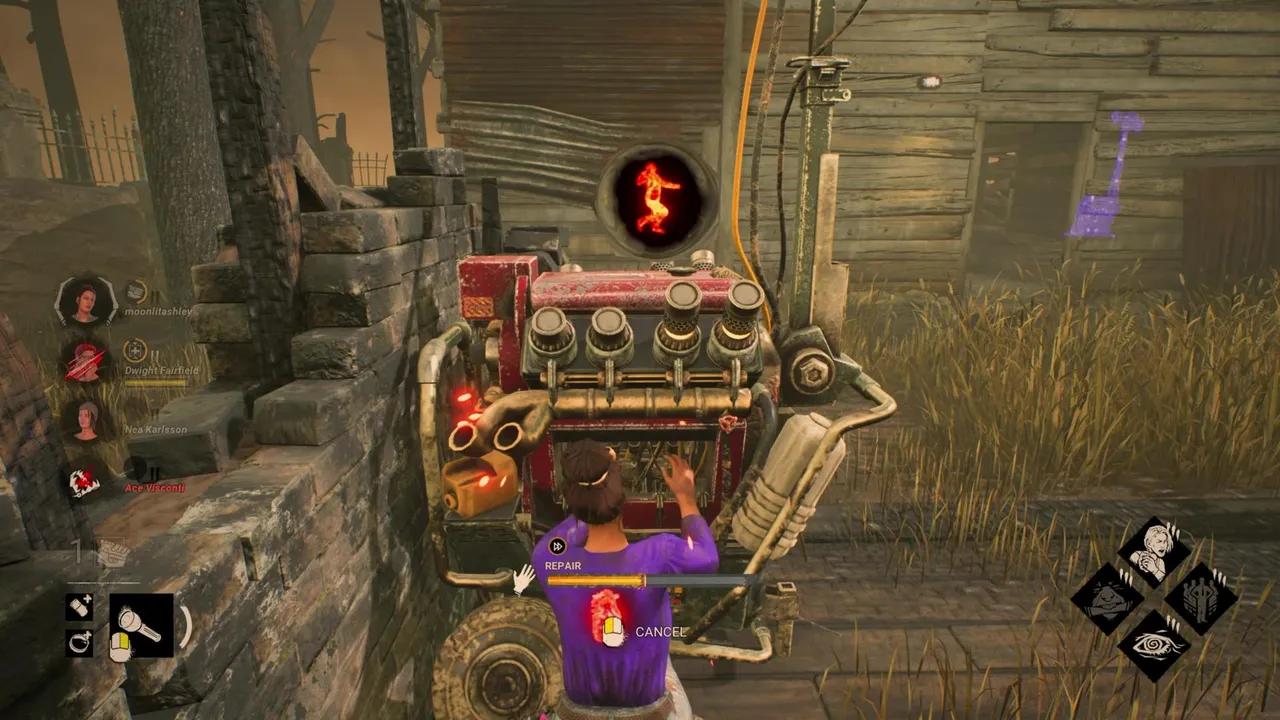Click moonlitashley's character portrait
The width and height of the screenshot is (1280, 720).
(x=89, y=302)
